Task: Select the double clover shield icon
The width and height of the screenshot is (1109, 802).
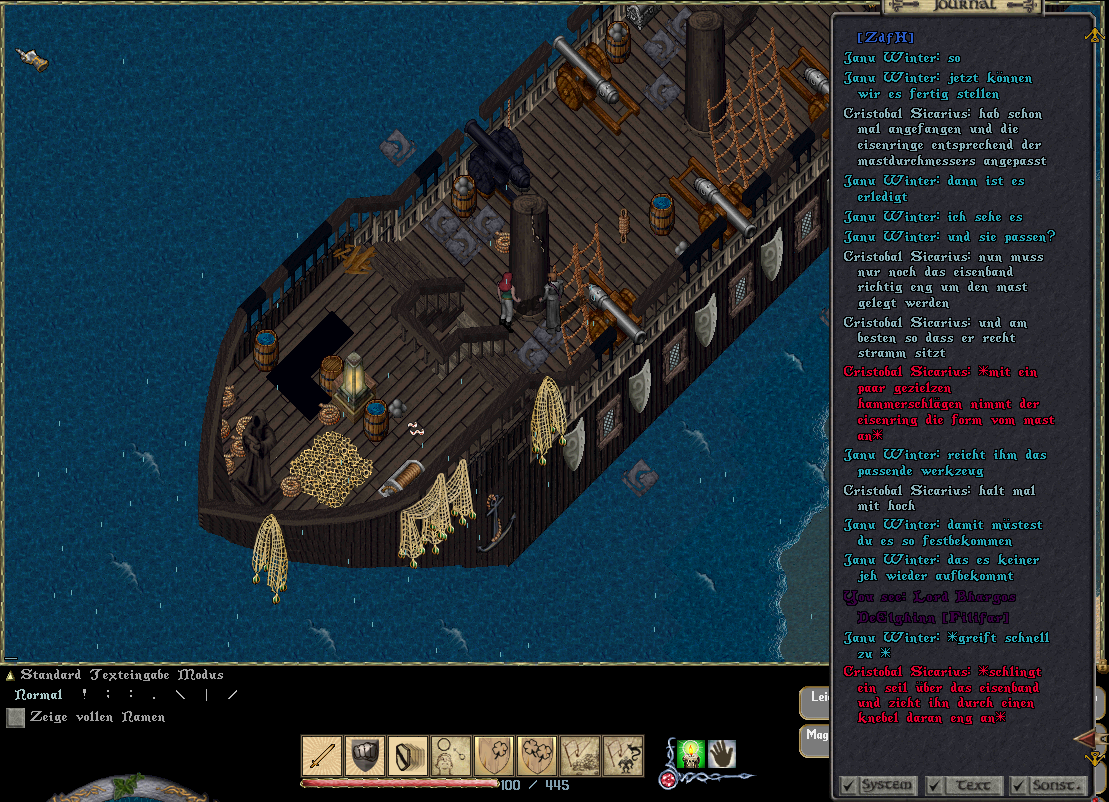Action: click(537, 756)
